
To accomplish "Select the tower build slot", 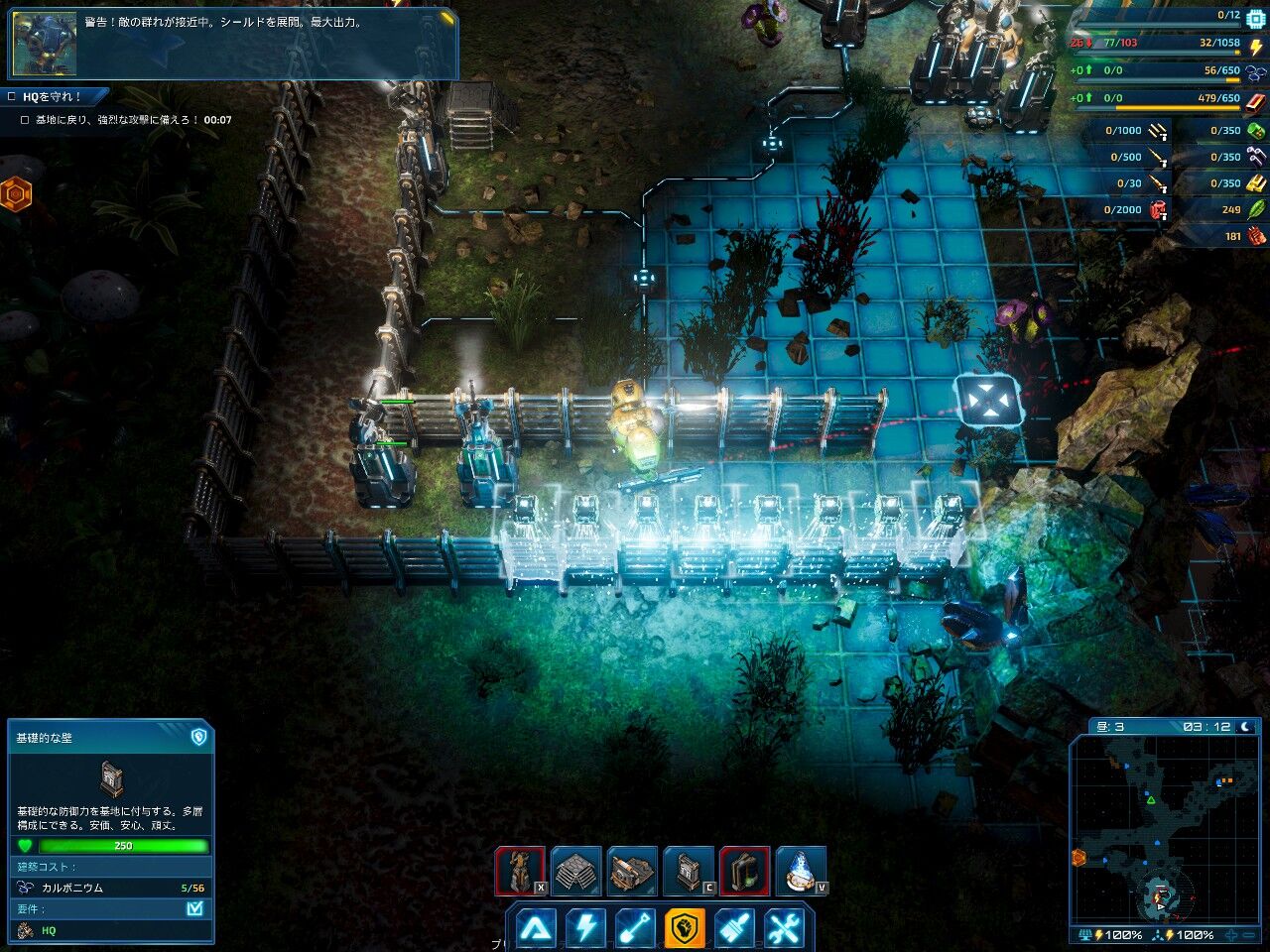I will coord(520,871).
